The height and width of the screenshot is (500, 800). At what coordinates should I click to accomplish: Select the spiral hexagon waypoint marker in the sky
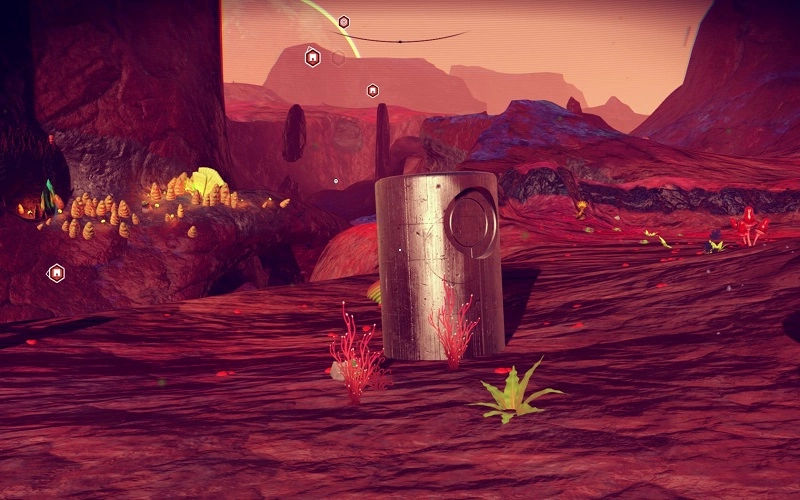coord(344,22)
